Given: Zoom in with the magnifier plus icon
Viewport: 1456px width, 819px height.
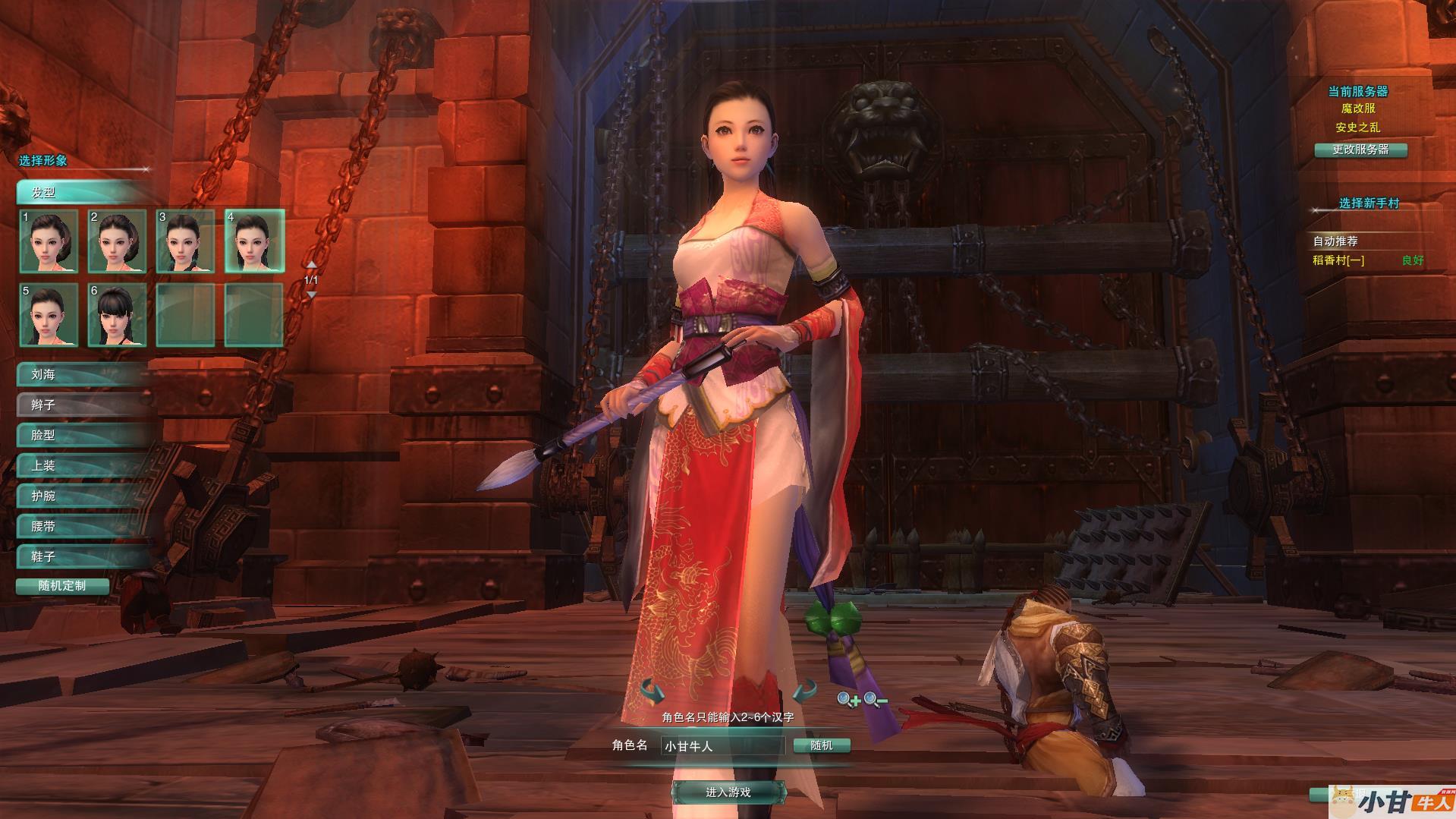Looking at the screenshot, I should (847, 699).
